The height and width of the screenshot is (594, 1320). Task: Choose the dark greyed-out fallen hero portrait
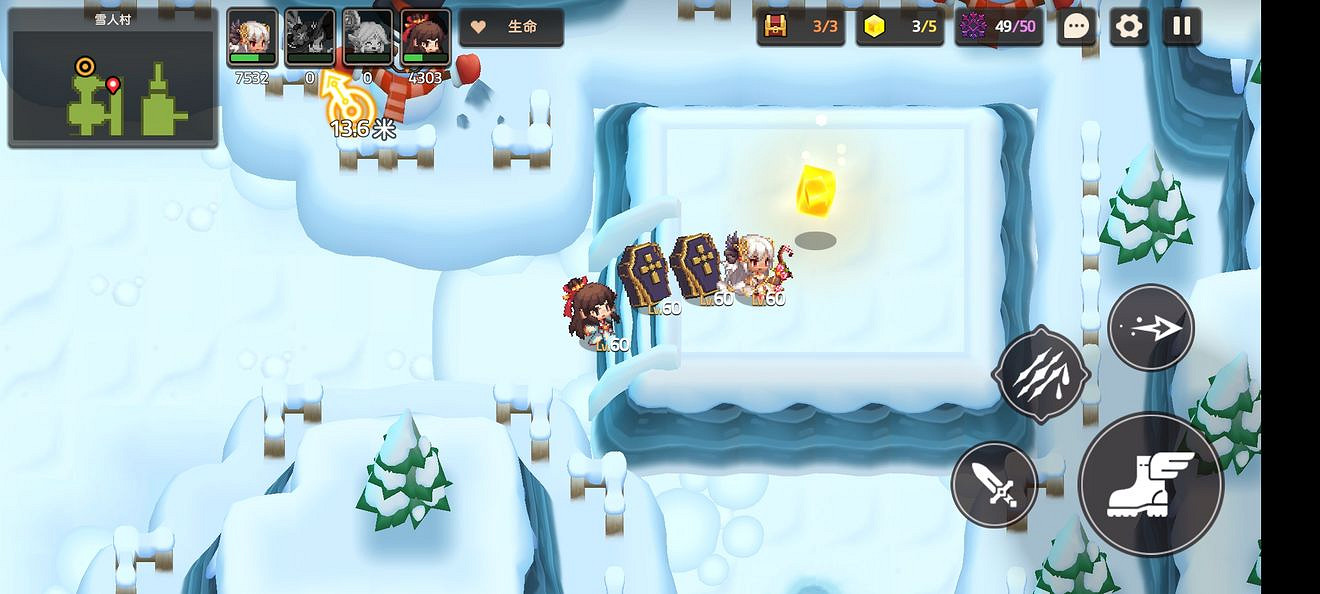coord(309,38)
